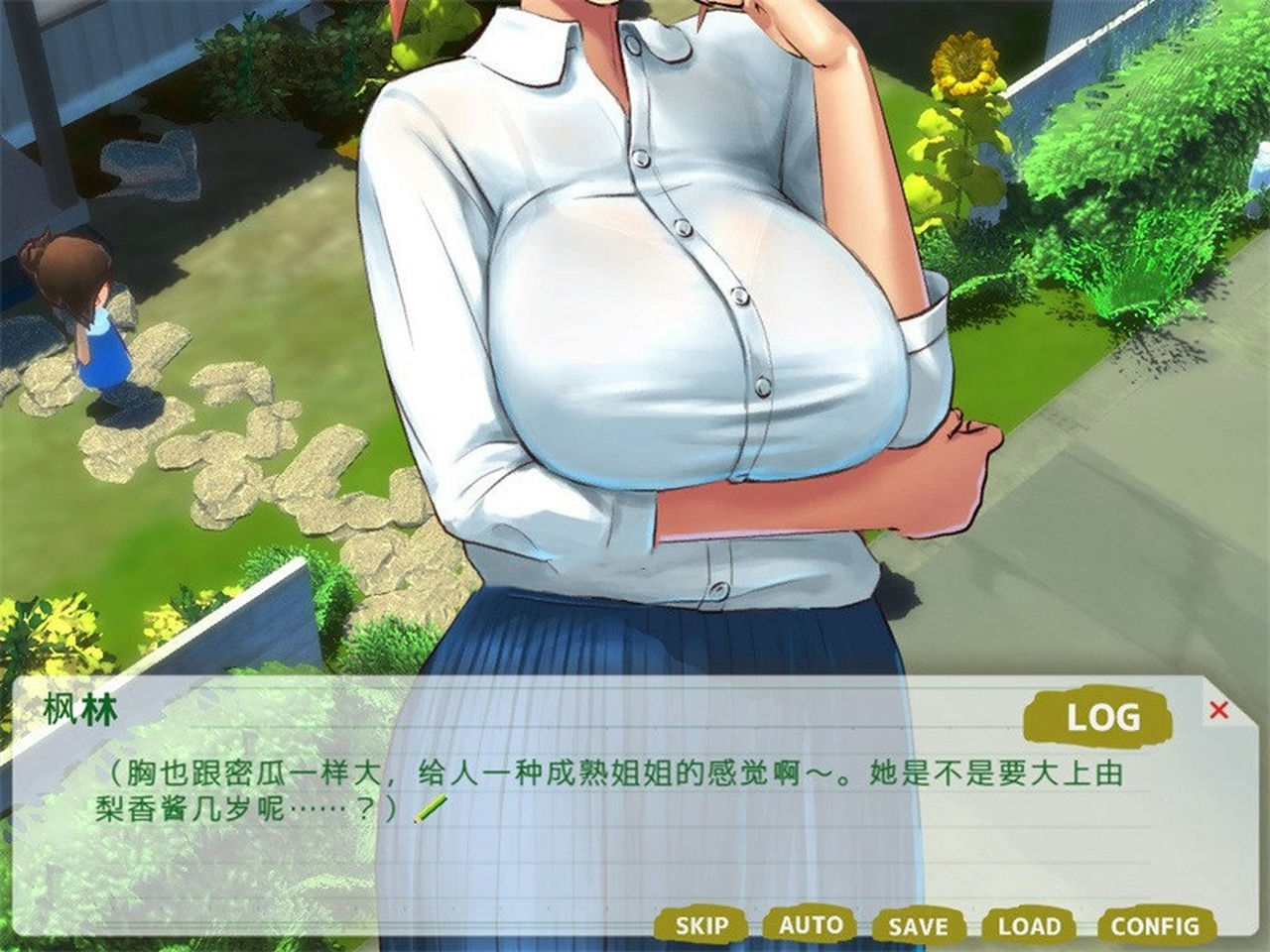
Task: Expand the LOG message history
Action: (x=1101, y=714)
